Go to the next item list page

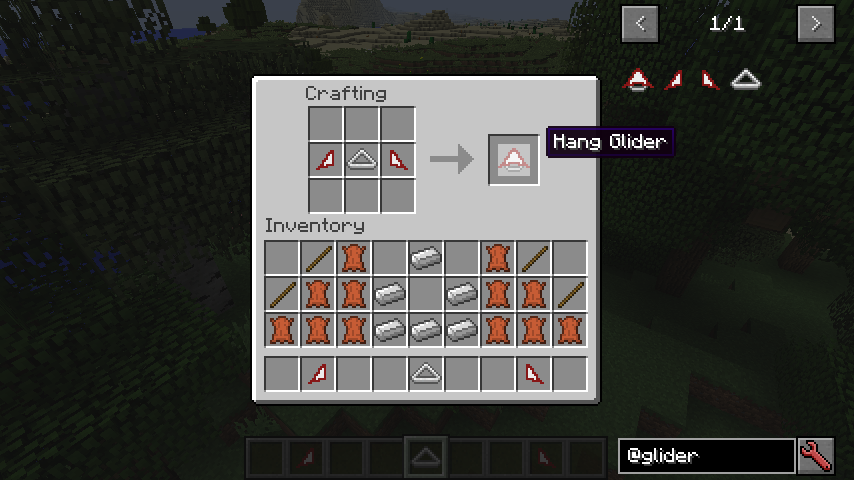tap(815, 24)
